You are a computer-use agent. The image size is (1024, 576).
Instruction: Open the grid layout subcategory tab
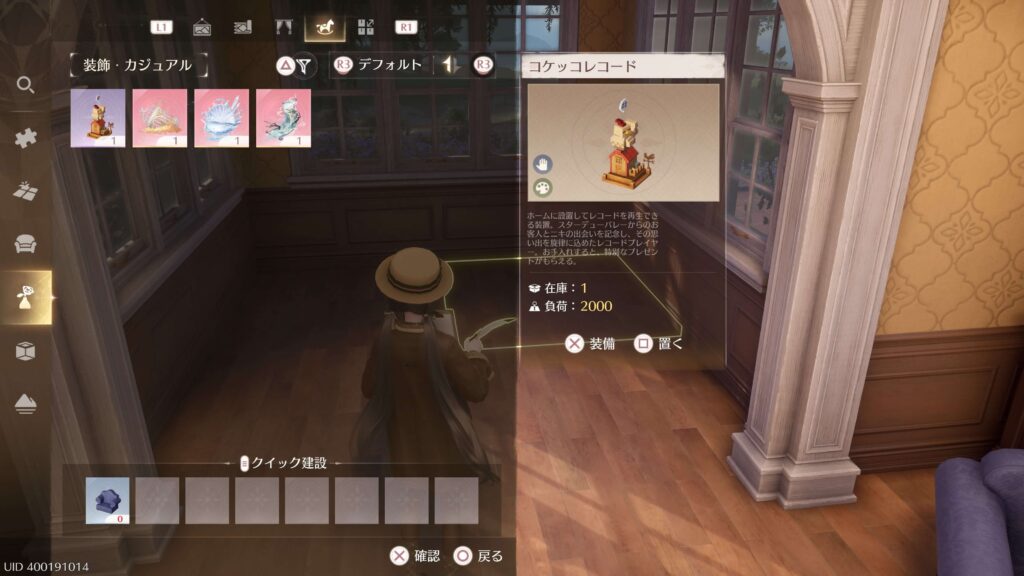pos(365,27)
